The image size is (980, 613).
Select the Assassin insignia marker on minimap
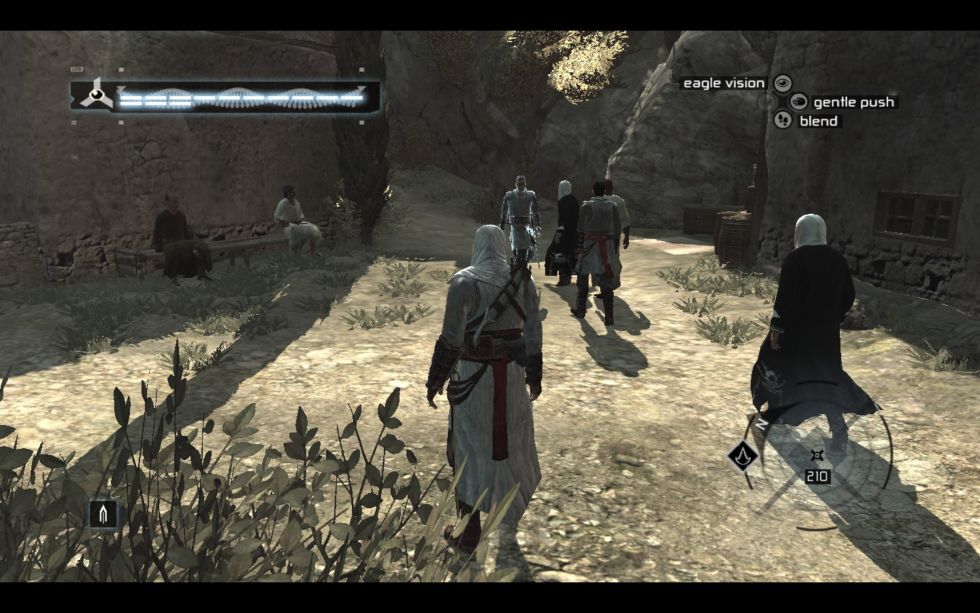[x=742, y=457]
